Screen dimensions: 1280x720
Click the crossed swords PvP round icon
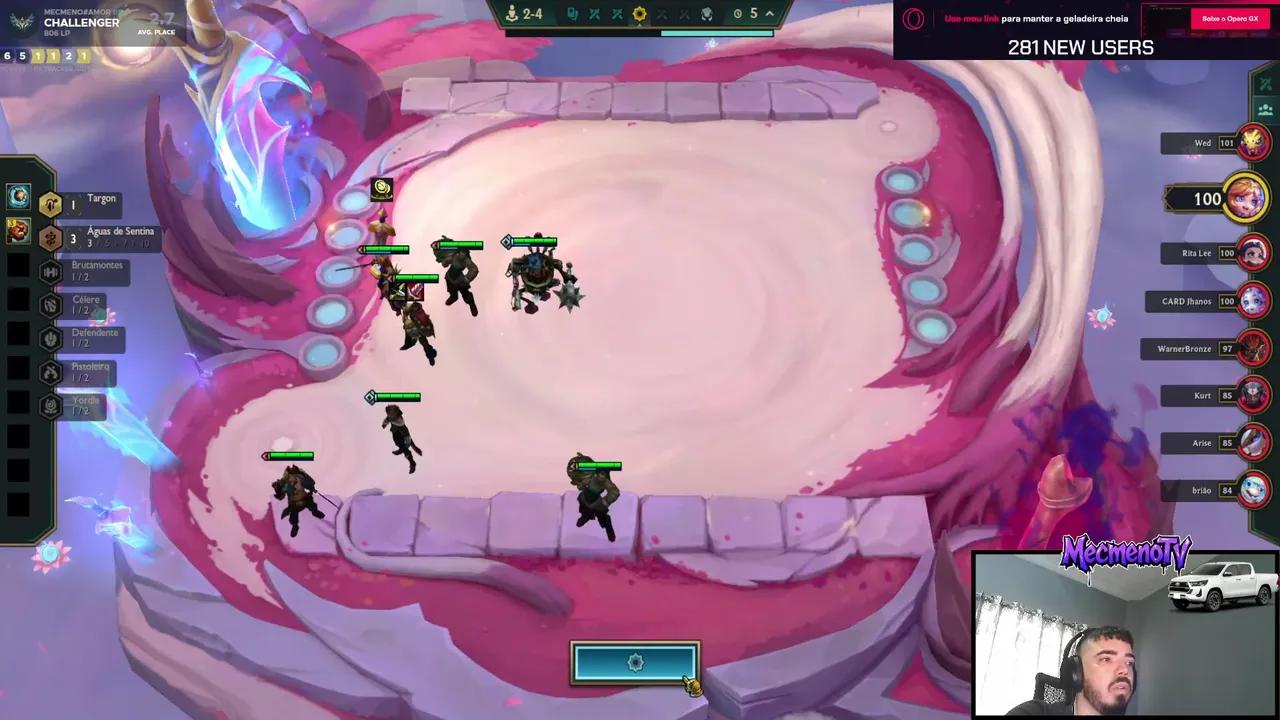pyautogui.click(x=593, y=14)
